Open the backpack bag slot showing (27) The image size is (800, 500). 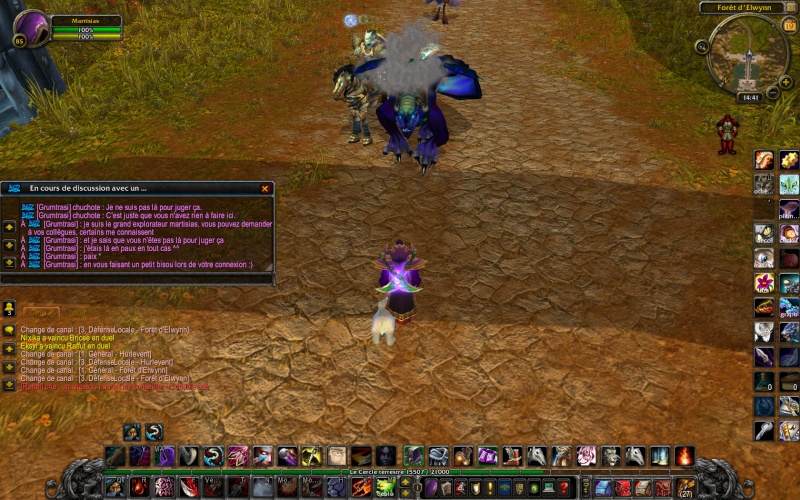pos(686,488)
